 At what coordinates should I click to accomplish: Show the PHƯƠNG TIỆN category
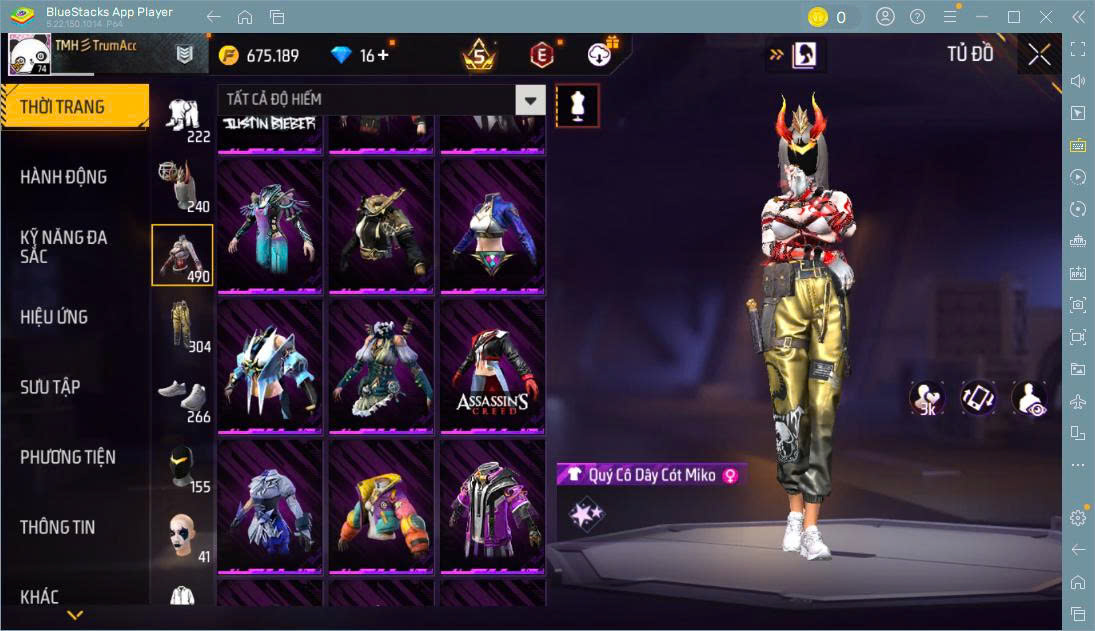point(68,457)
